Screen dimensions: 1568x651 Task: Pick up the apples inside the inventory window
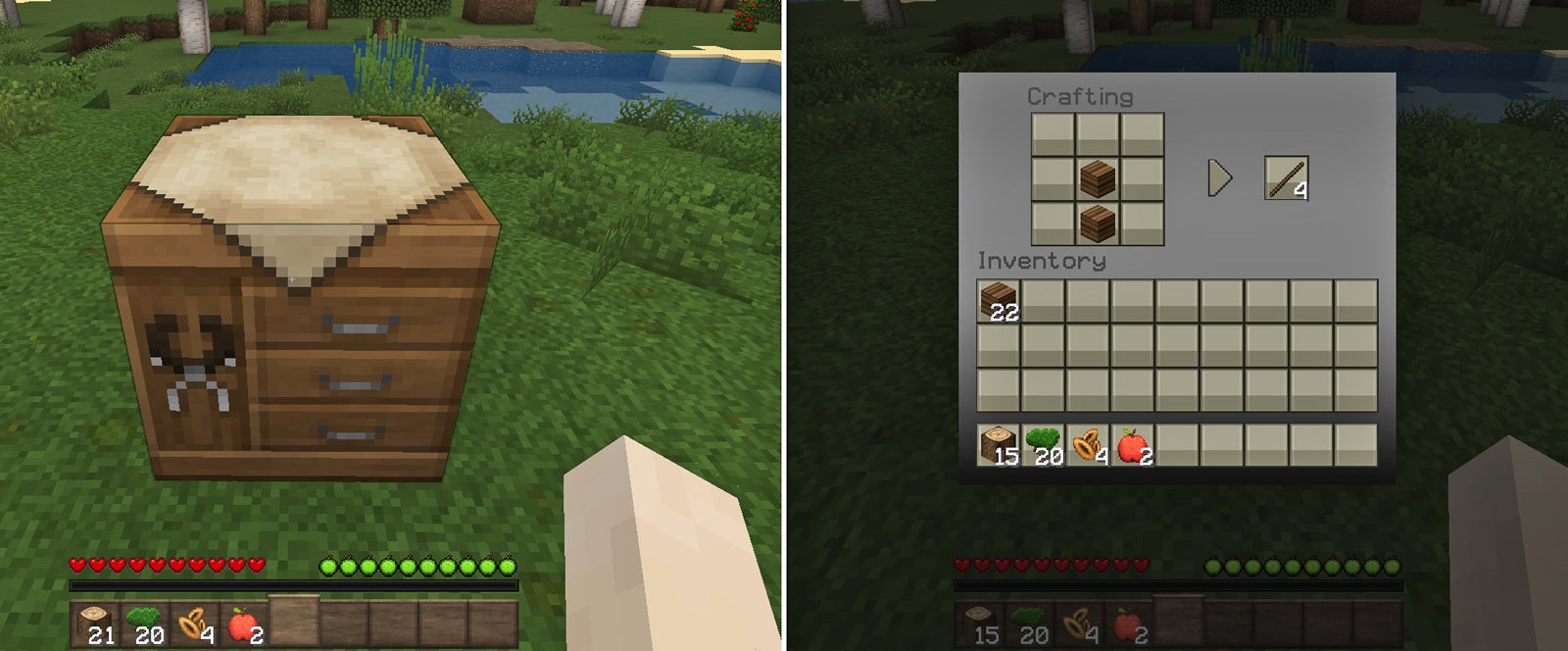tap(1132, 445)
